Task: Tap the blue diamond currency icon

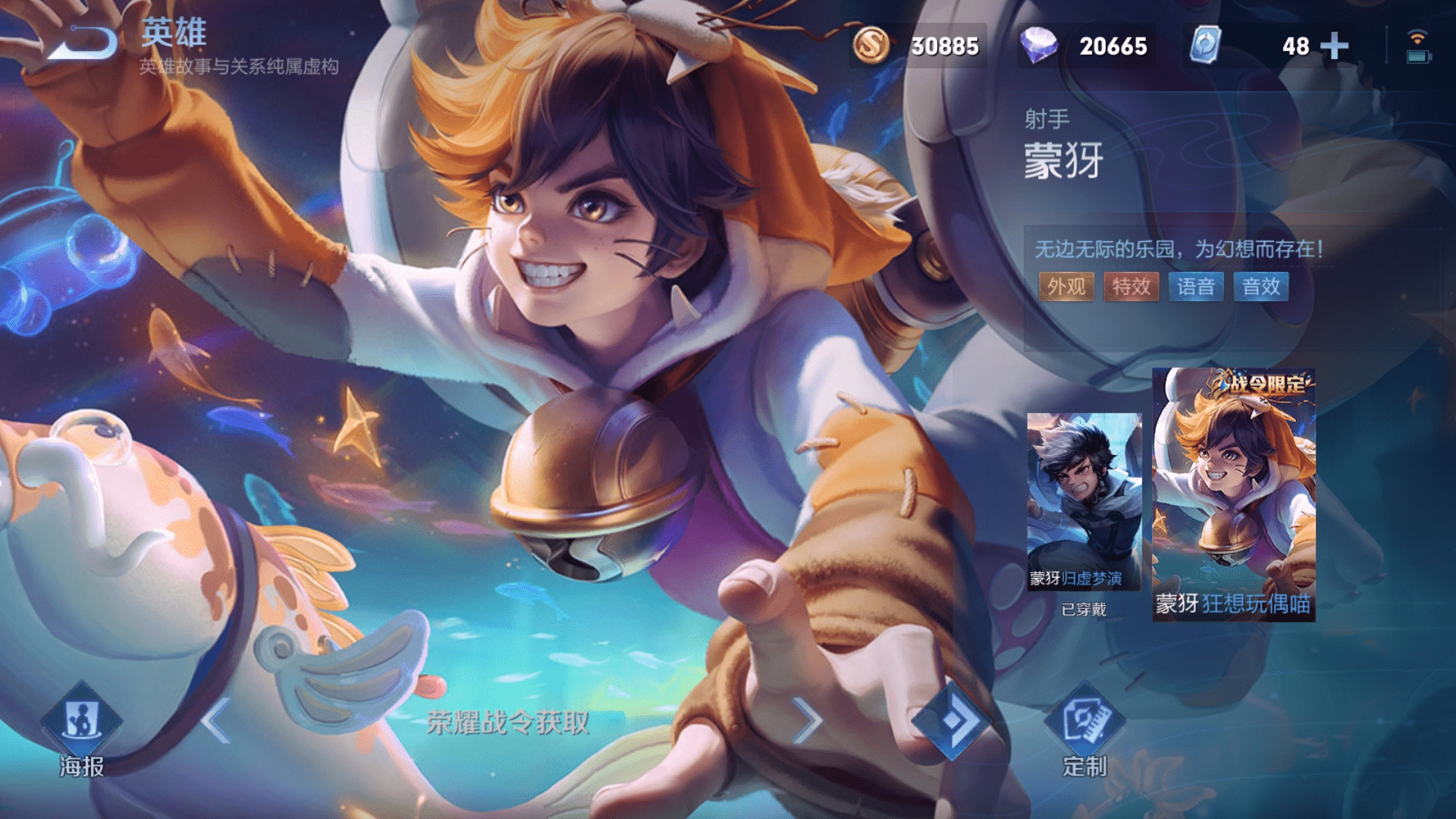Action: coord(1038,45)
